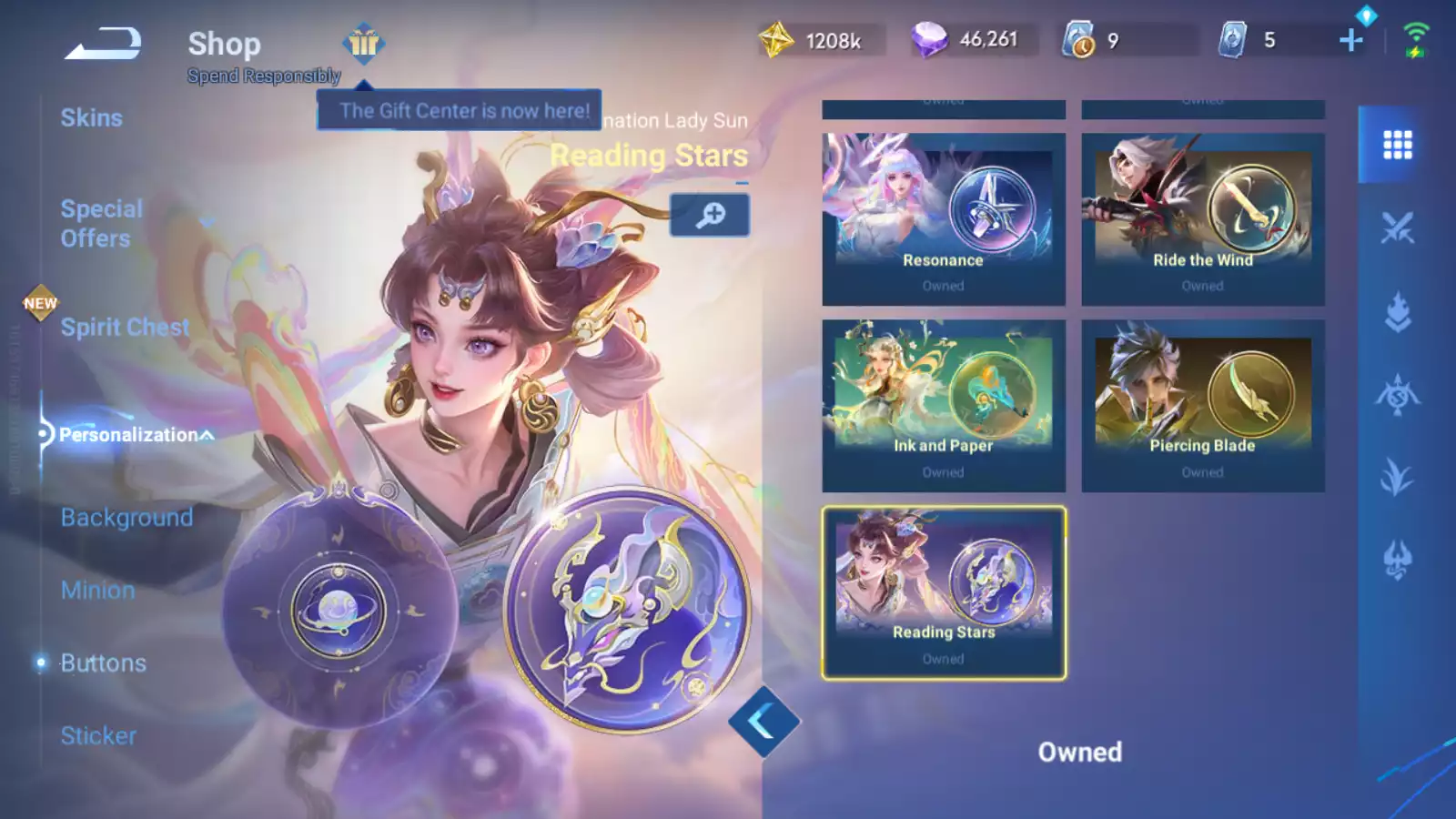Click the Reading Stars button skin

(x=944, y=592)
